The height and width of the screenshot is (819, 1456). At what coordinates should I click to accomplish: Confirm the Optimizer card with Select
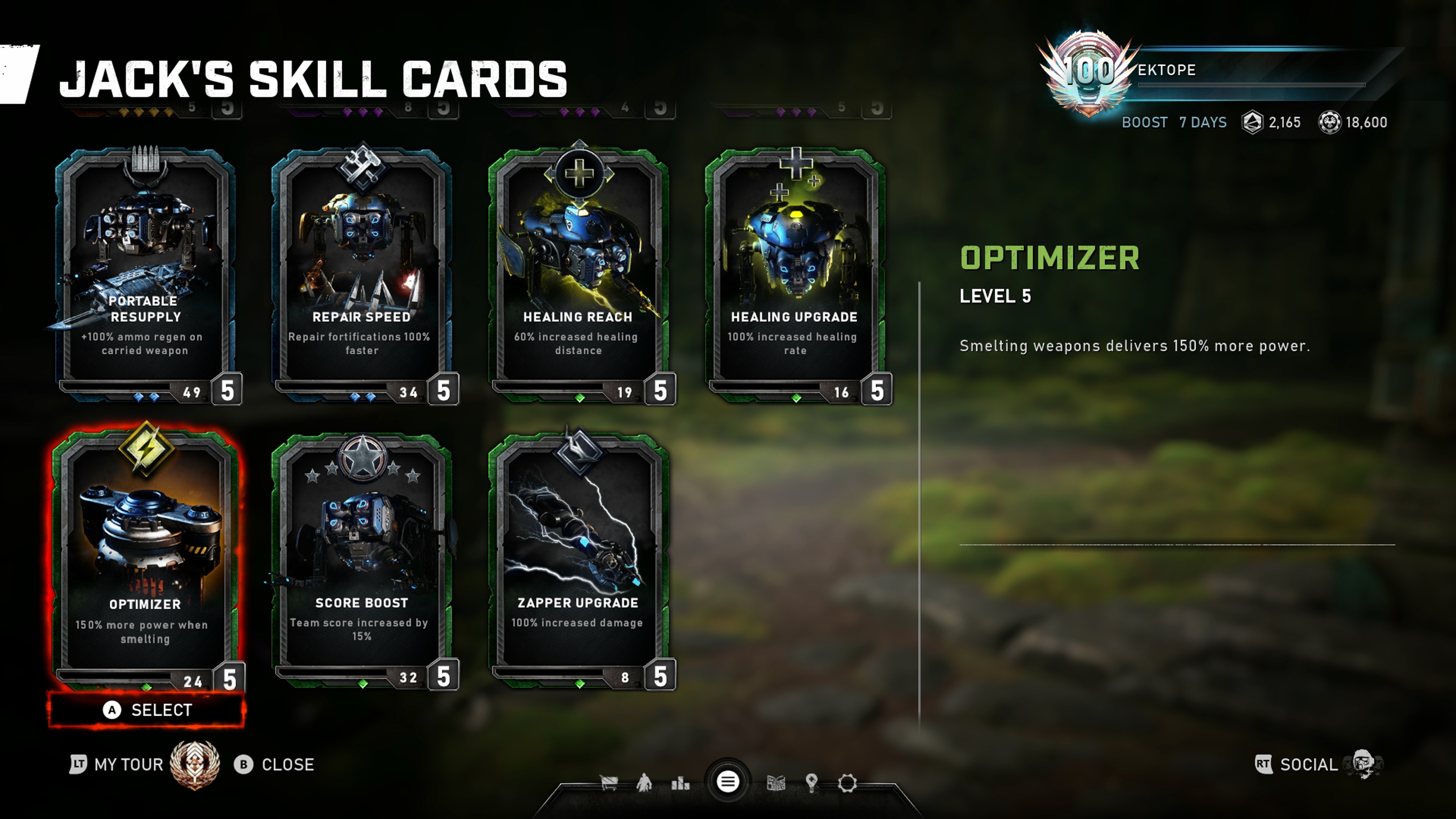pyautogui.click(x=147, y=710)
